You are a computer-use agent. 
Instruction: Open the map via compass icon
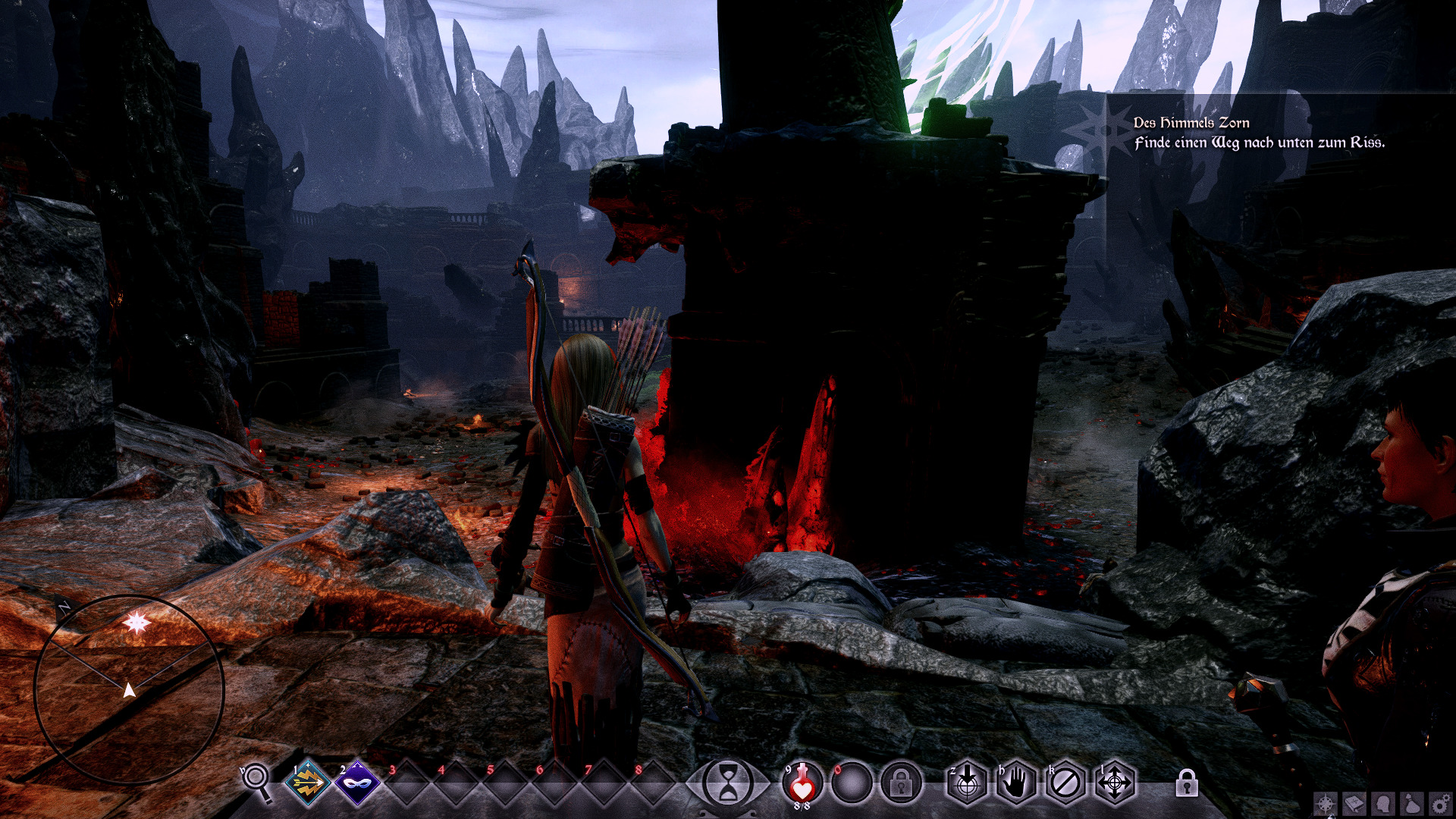(x=1326, y=804)
